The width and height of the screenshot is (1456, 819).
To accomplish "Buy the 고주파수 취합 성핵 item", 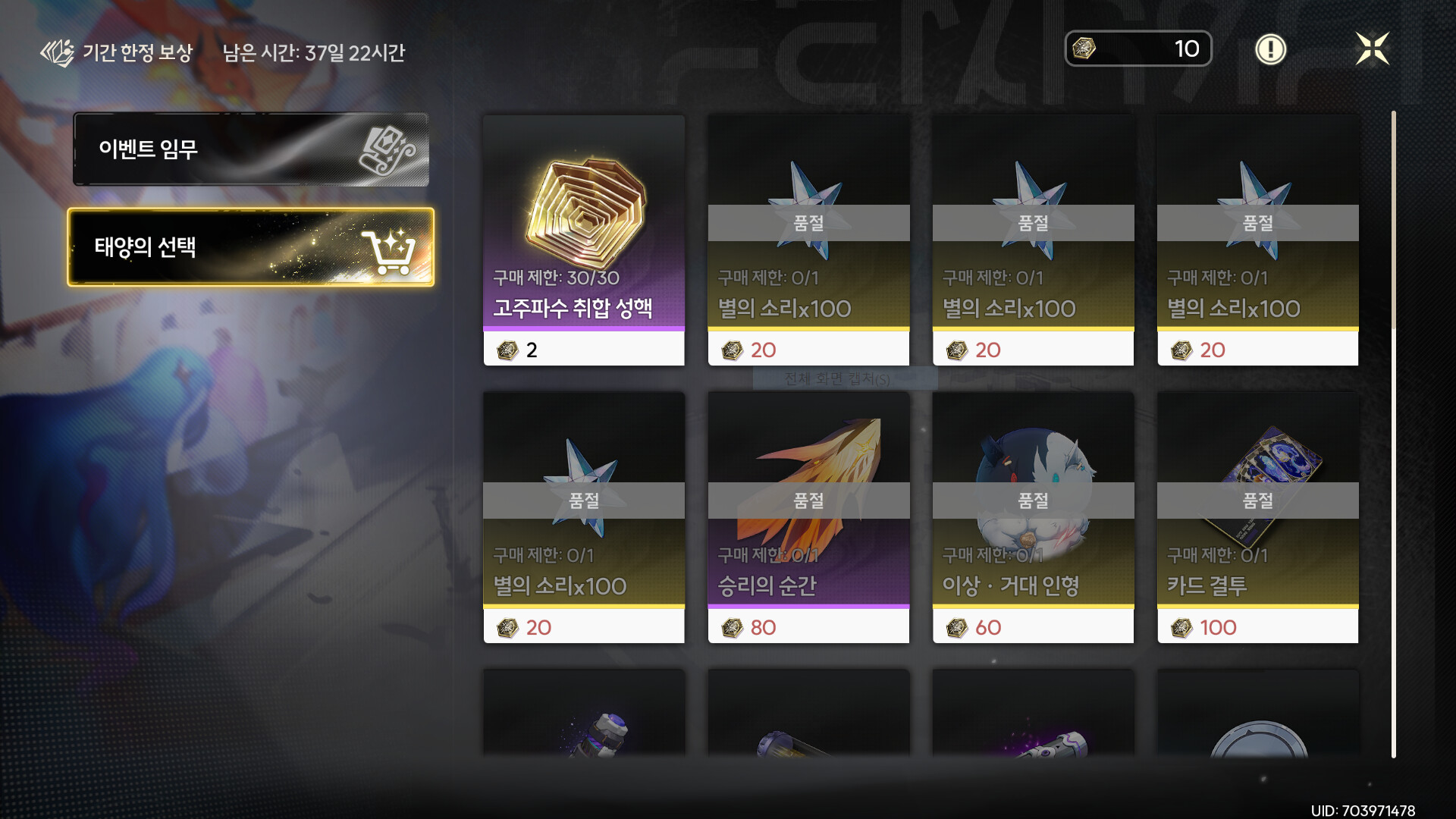I will coord(584,240).
